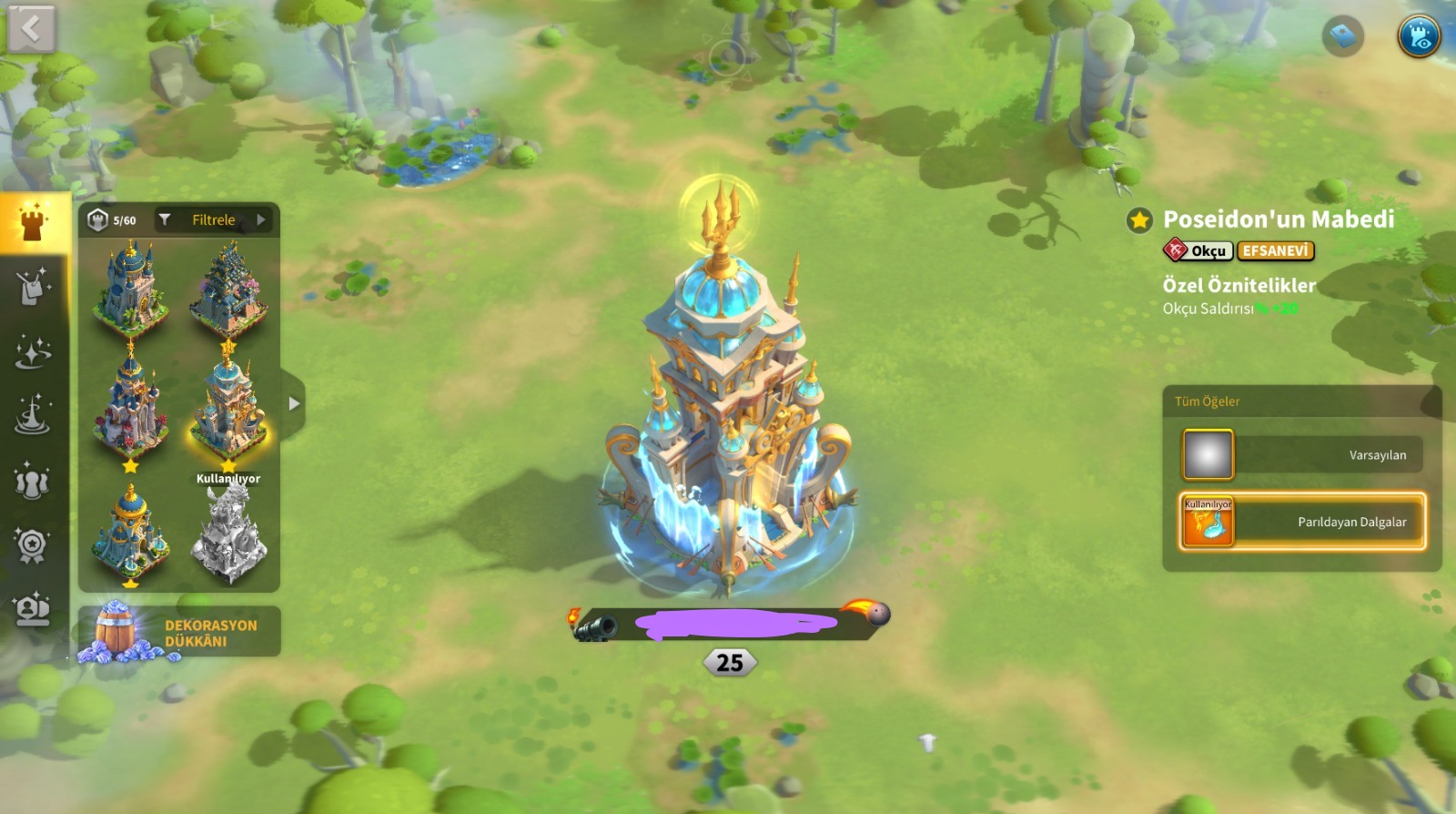Toggle the castle preview eye button

pos(1419,36)
